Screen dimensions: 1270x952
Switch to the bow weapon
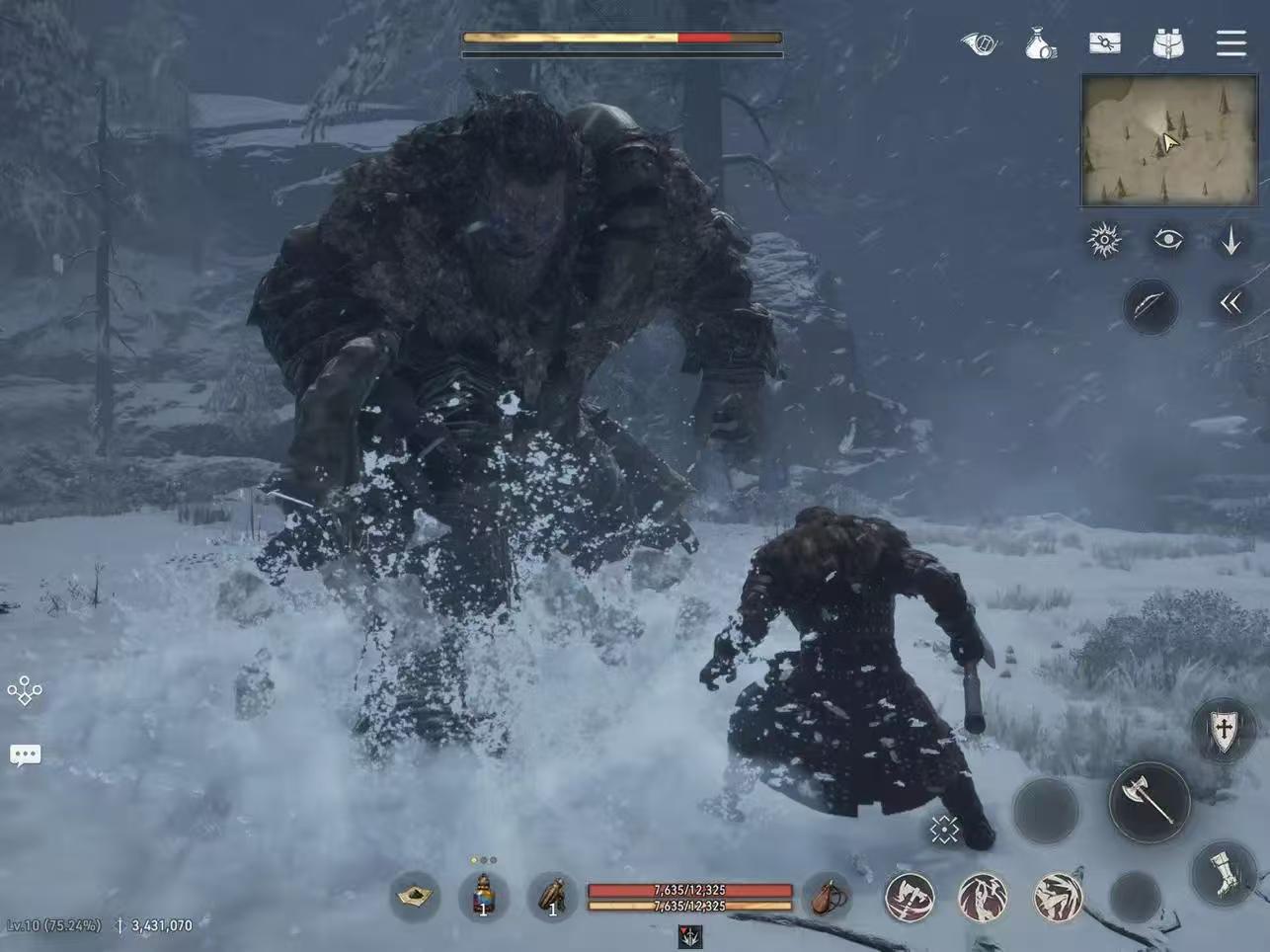1150,306
